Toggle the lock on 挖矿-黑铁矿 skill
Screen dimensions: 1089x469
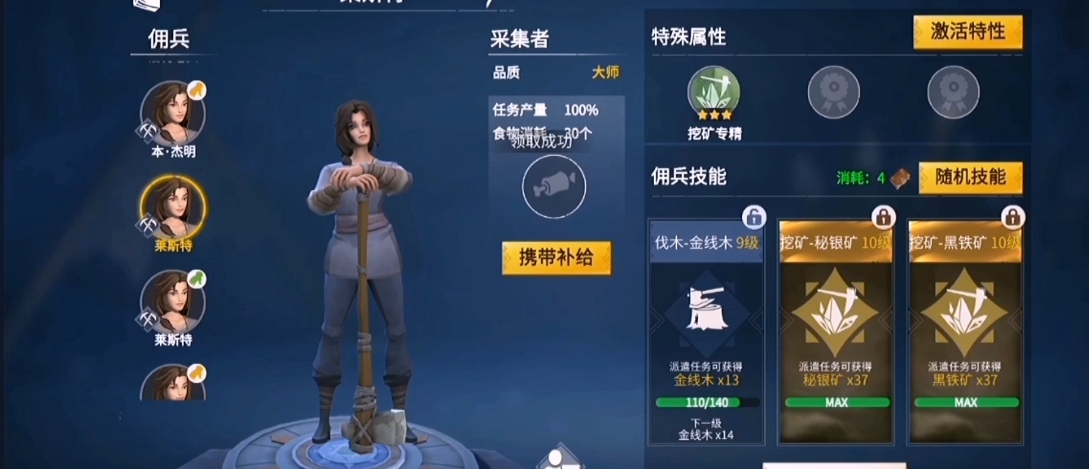(1014, 217)
